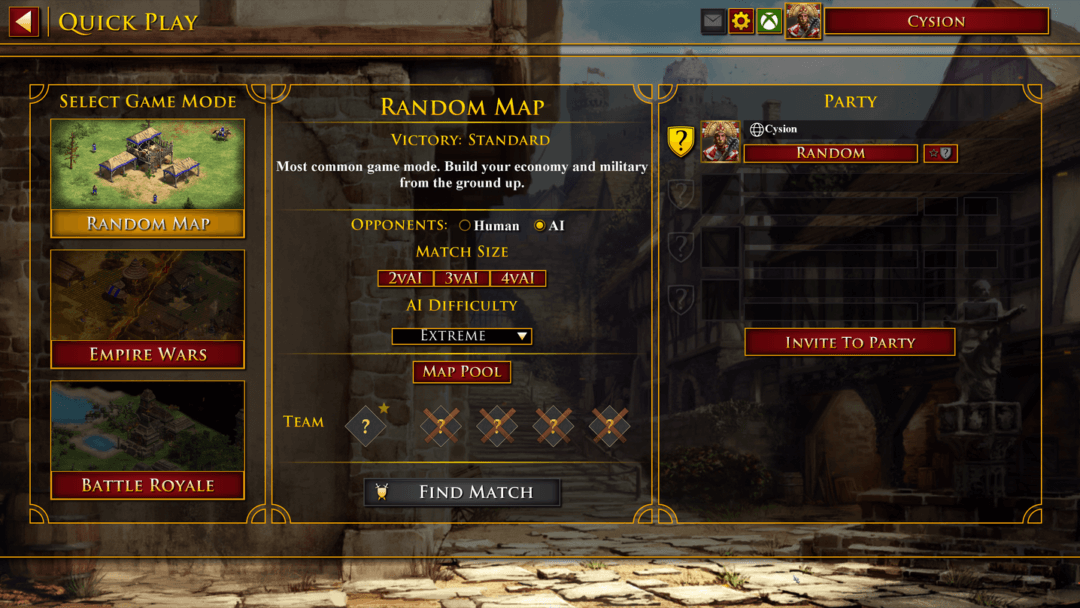Image resolution: width=1080 pixels, height=608 pixels.
Task: Choose the 4vAI match size
Action: click(x=518, y=278)
